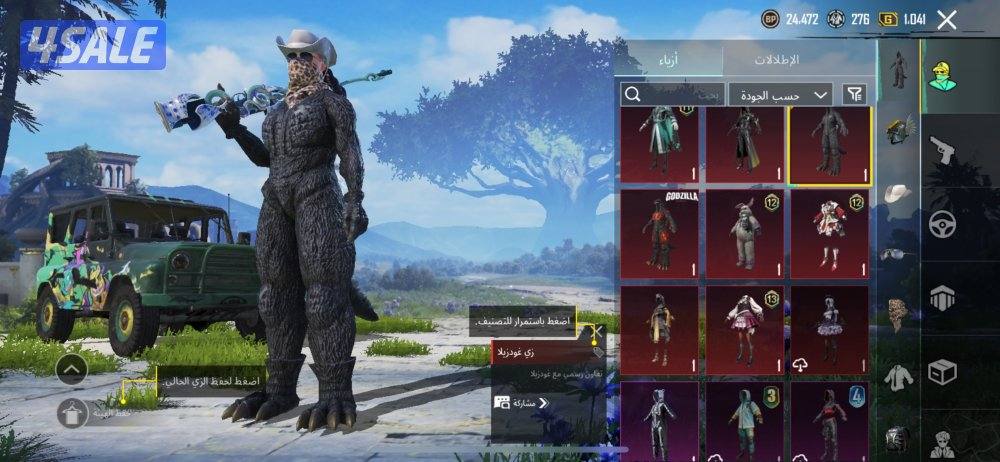The image size is (1000, 462).
Task: Open the outfit filter funnel button
Action: [855, 94]
